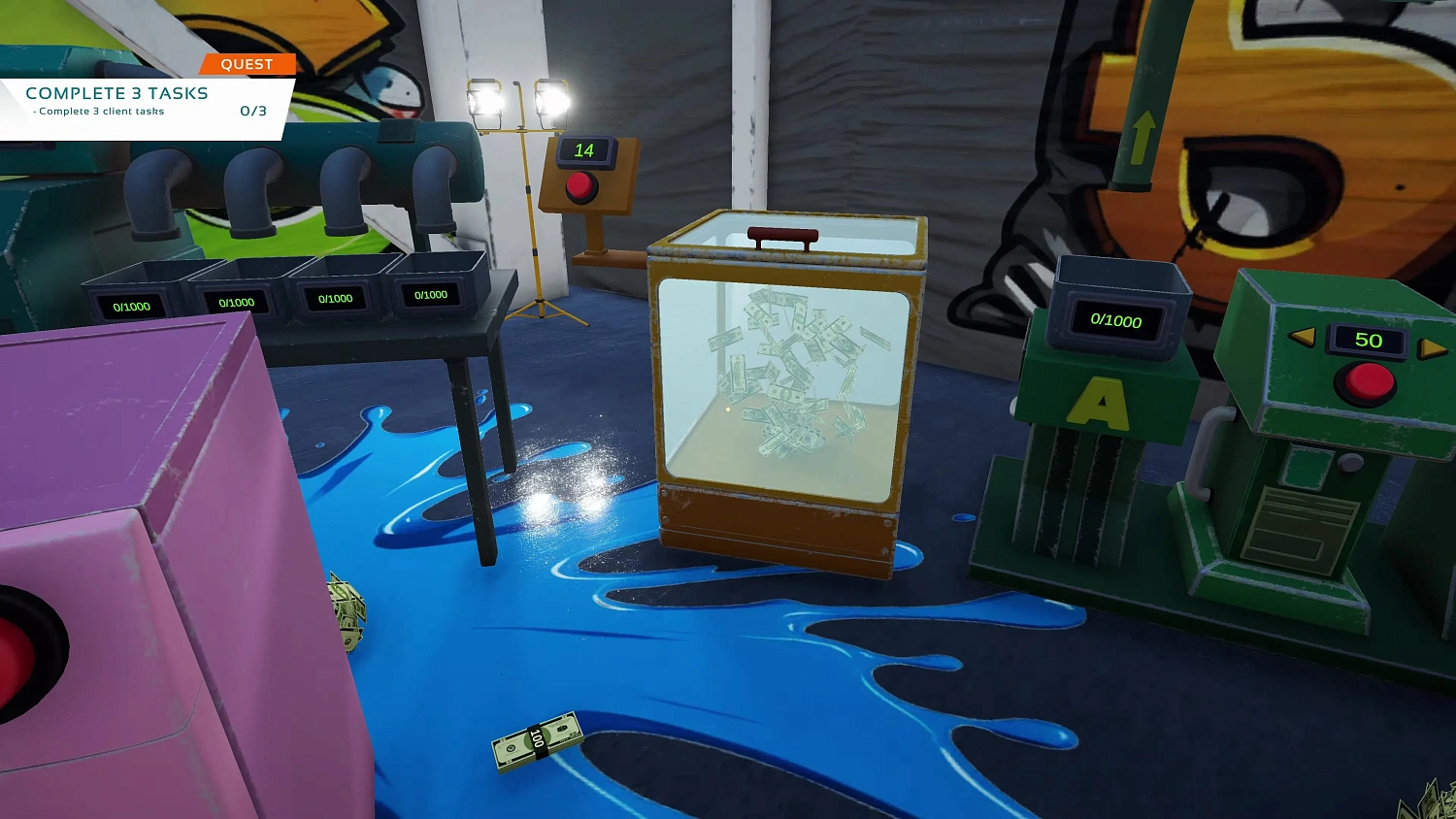Click the first 0/1000 bin counter display
The width and height of the screenshot is (1456, 819).
(133, 304)
